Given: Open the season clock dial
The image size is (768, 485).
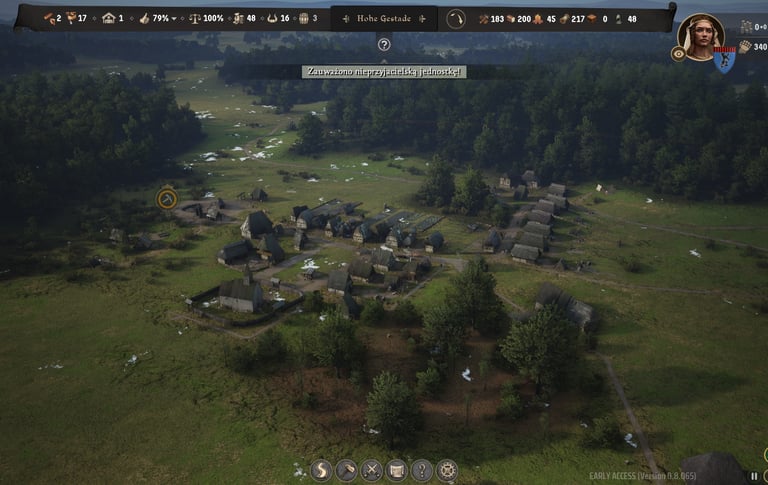Looking at the screenshot, I should tap(456, 18).
